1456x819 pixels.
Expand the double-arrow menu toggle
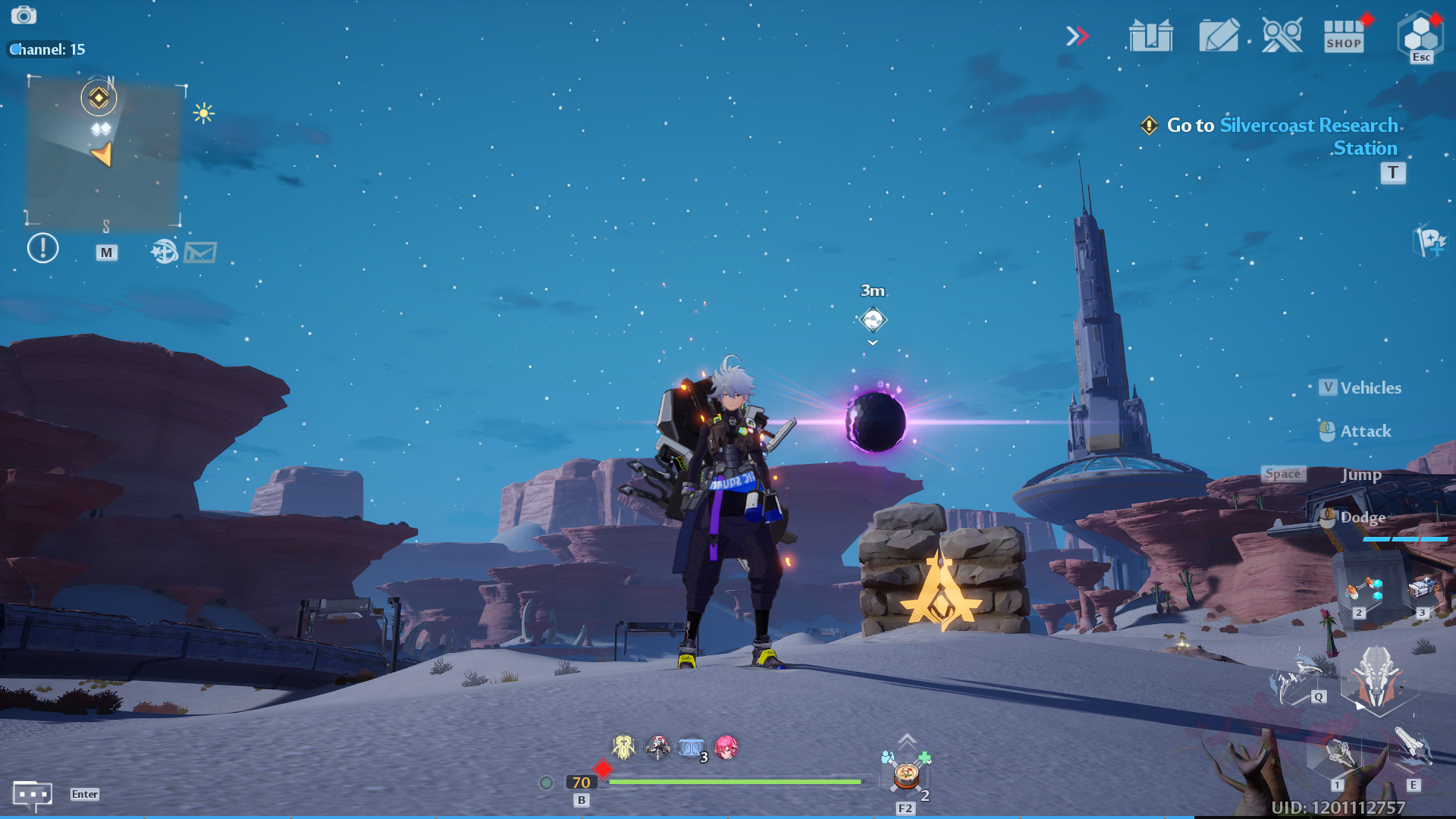[x=1077, y=36]
